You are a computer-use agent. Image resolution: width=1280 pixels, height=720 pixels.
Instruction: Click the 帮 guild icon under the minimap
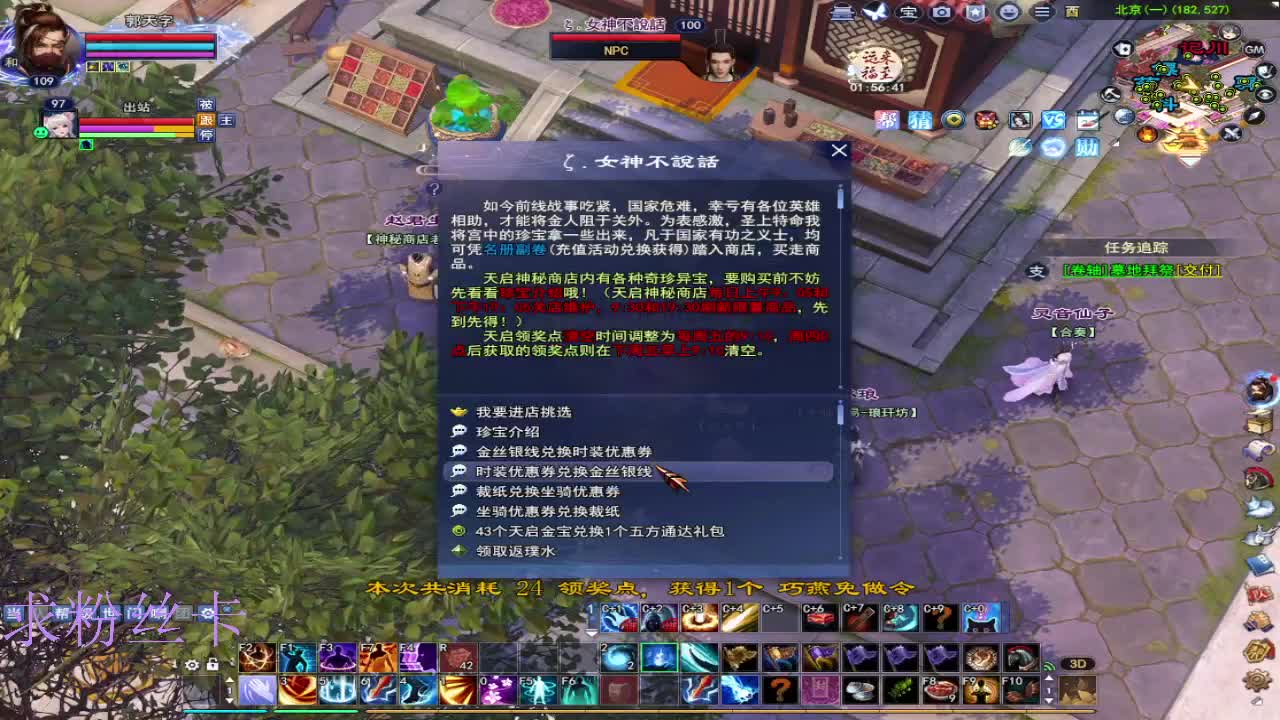click(887, 120)
